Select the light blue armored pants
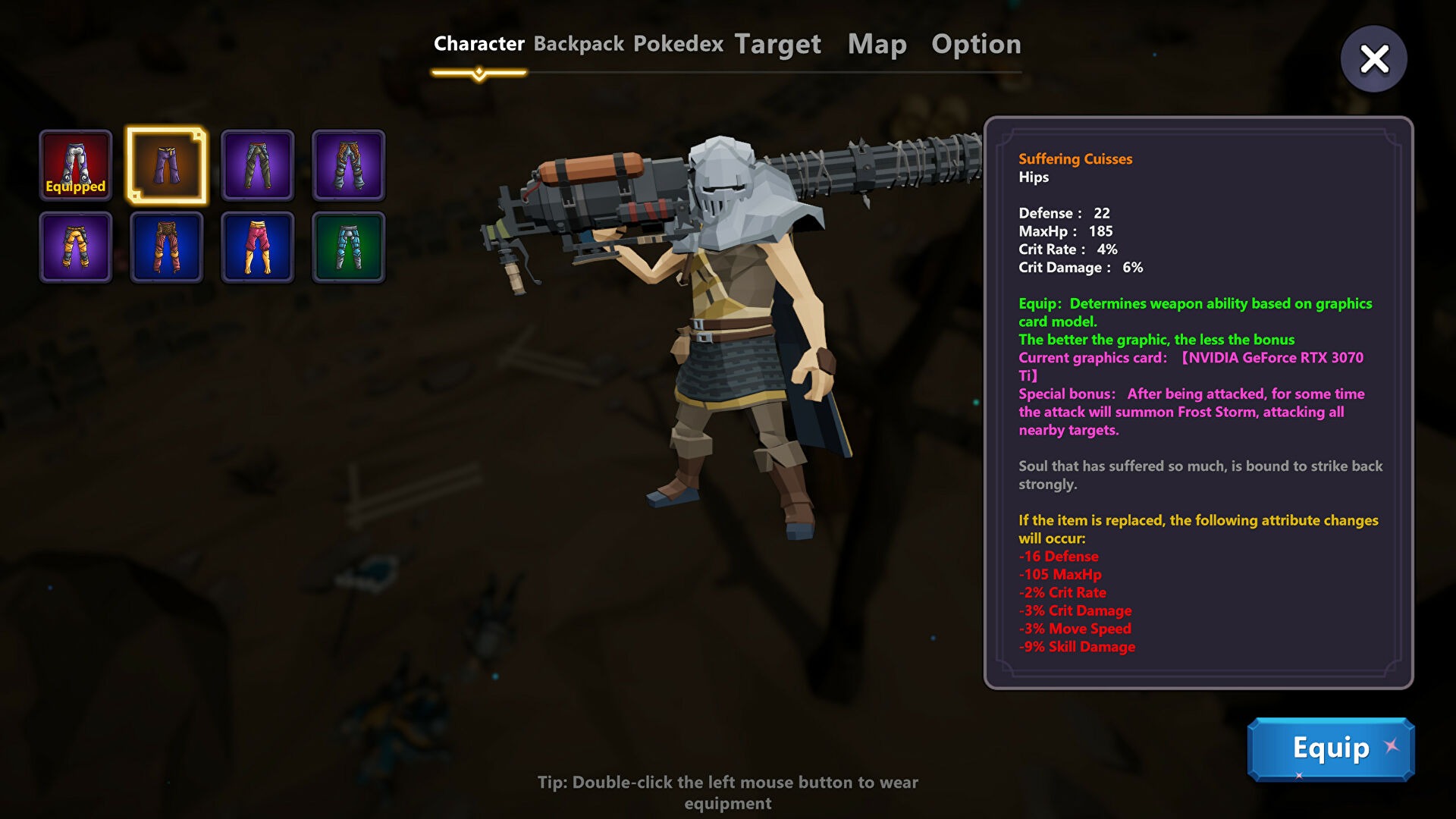Viewport: 1456px width, 819px height. pyautogui.click(x=349, y=247)
